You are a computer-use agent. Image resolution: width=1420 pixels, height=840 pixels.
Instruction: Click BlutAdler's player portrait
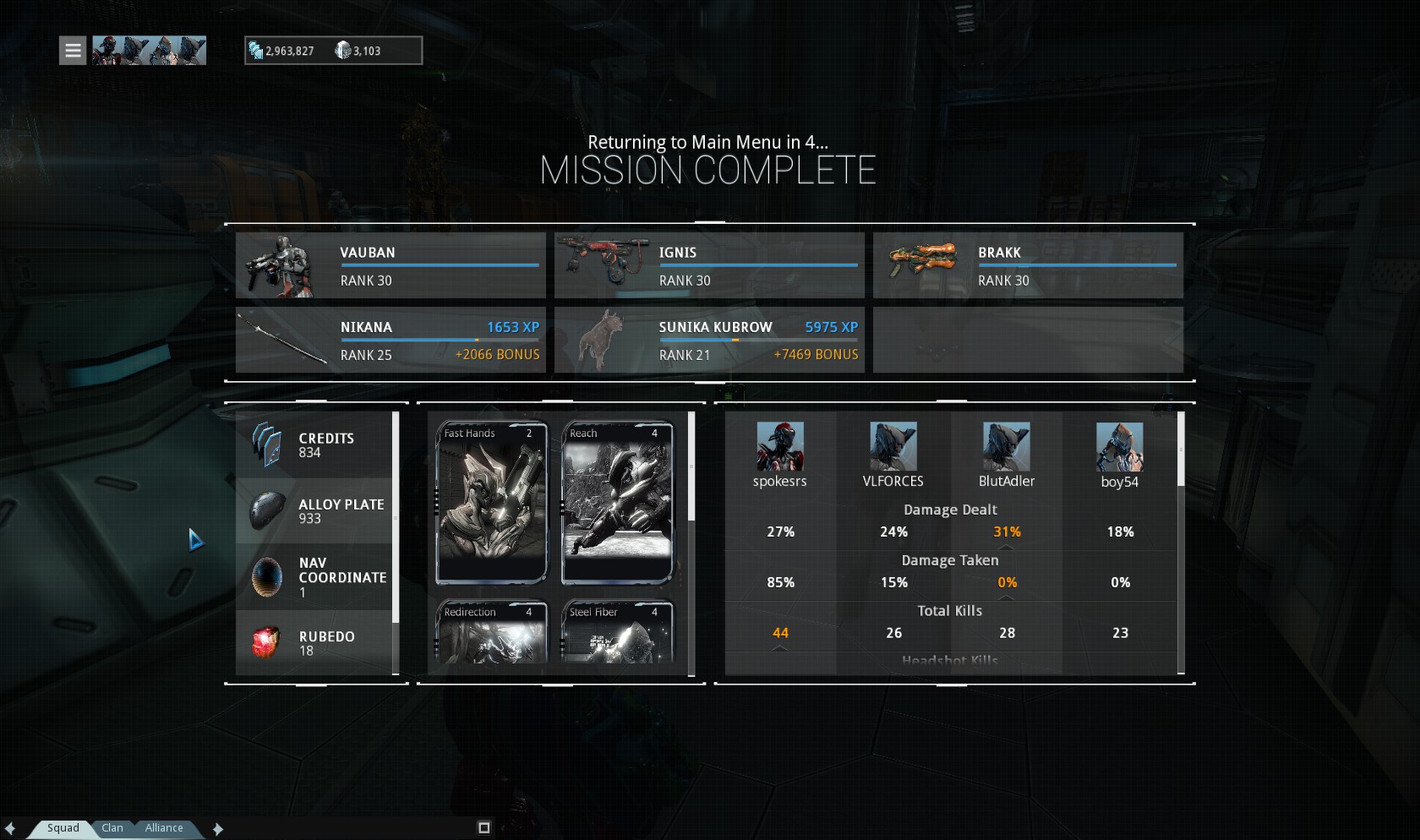1006,446
